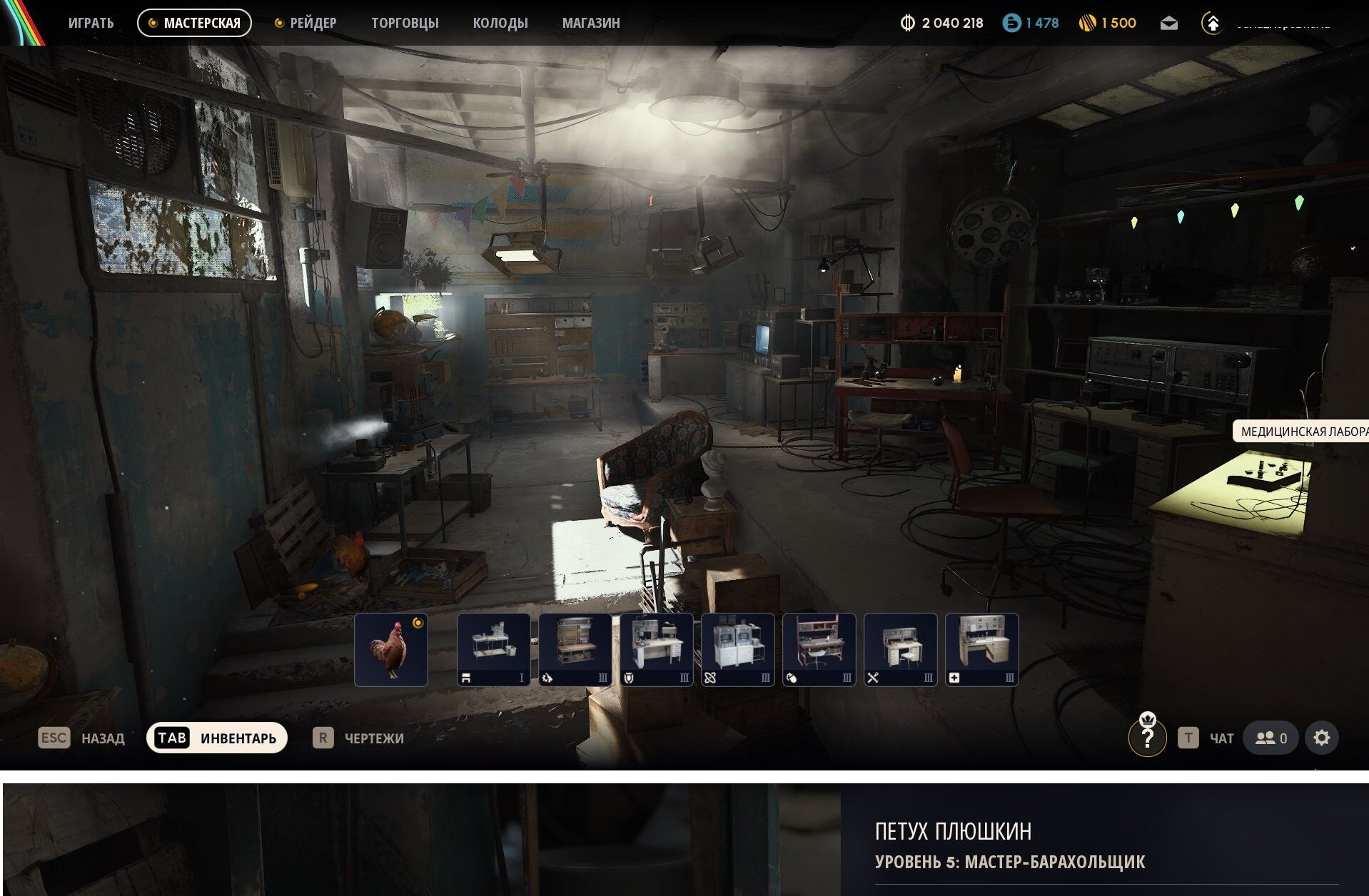Select the medical cross station tile

pyautogui.click(x=982, y=649)
